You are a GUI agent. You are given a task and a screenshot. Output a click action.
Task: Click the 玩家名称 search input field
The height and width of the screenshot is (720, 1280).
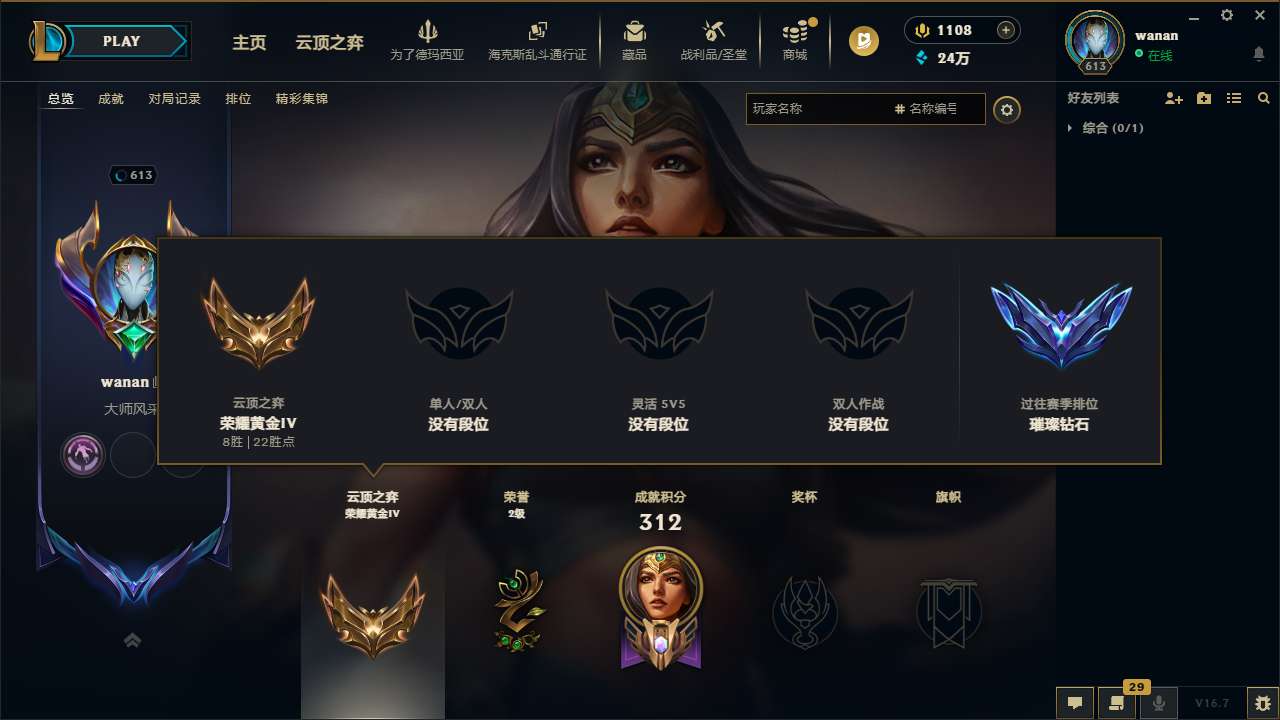[830, 110]
